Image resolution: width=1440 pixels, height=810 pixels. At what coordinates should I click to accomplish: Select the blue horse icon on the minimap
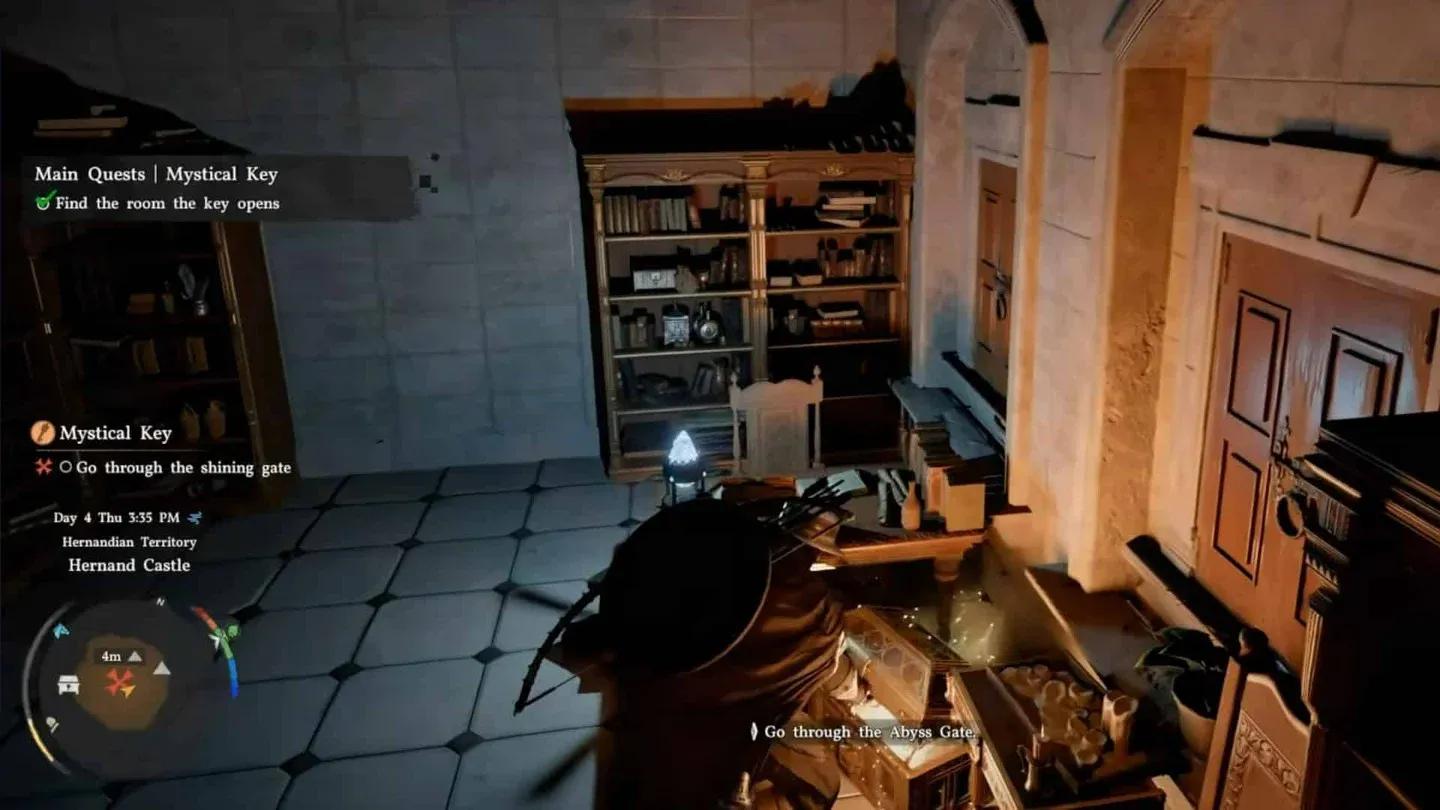pyautogui.click(x=60, y=630)
